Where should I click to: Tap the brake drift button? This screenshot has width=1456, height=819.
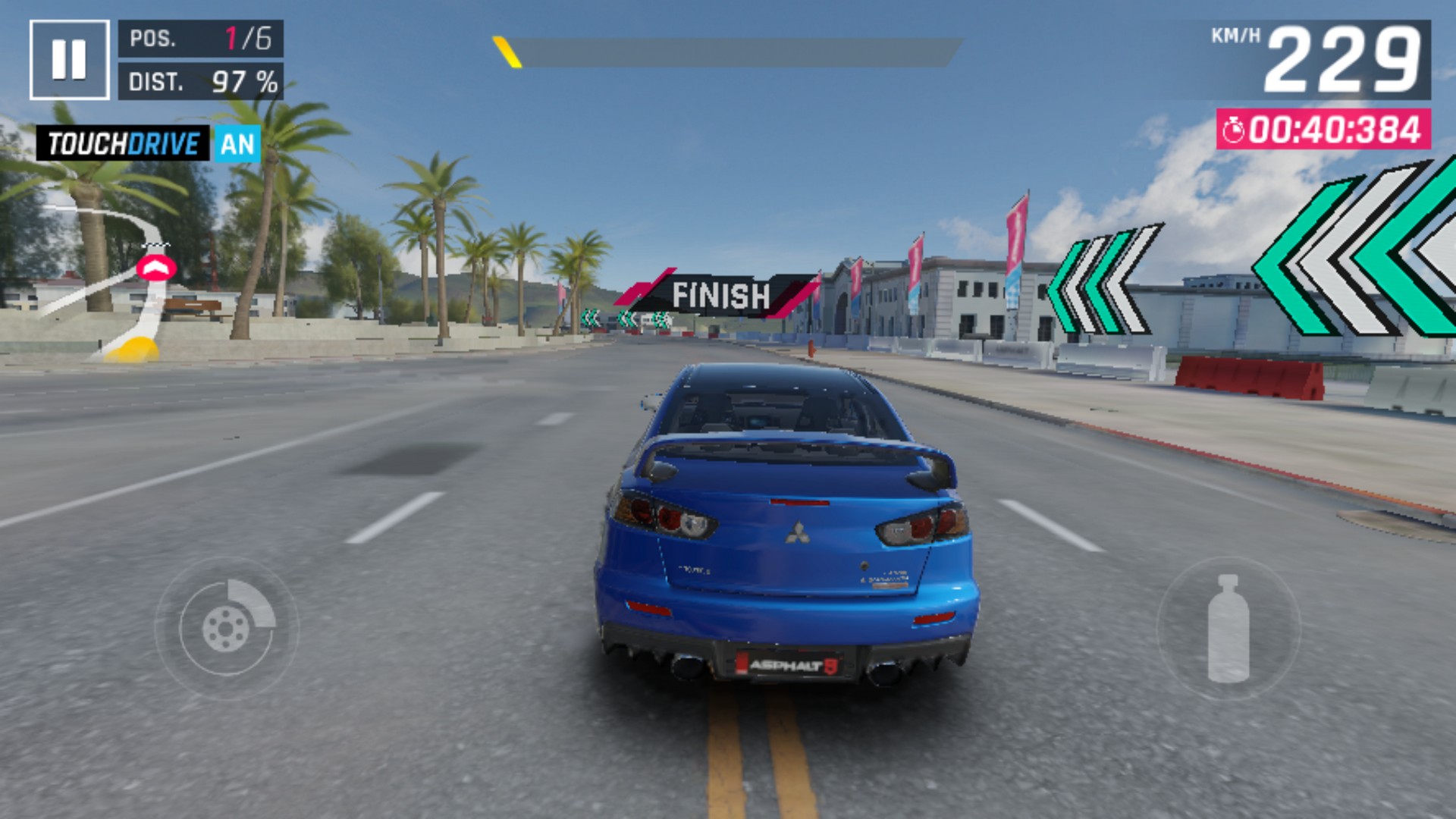tap(227, 628)
